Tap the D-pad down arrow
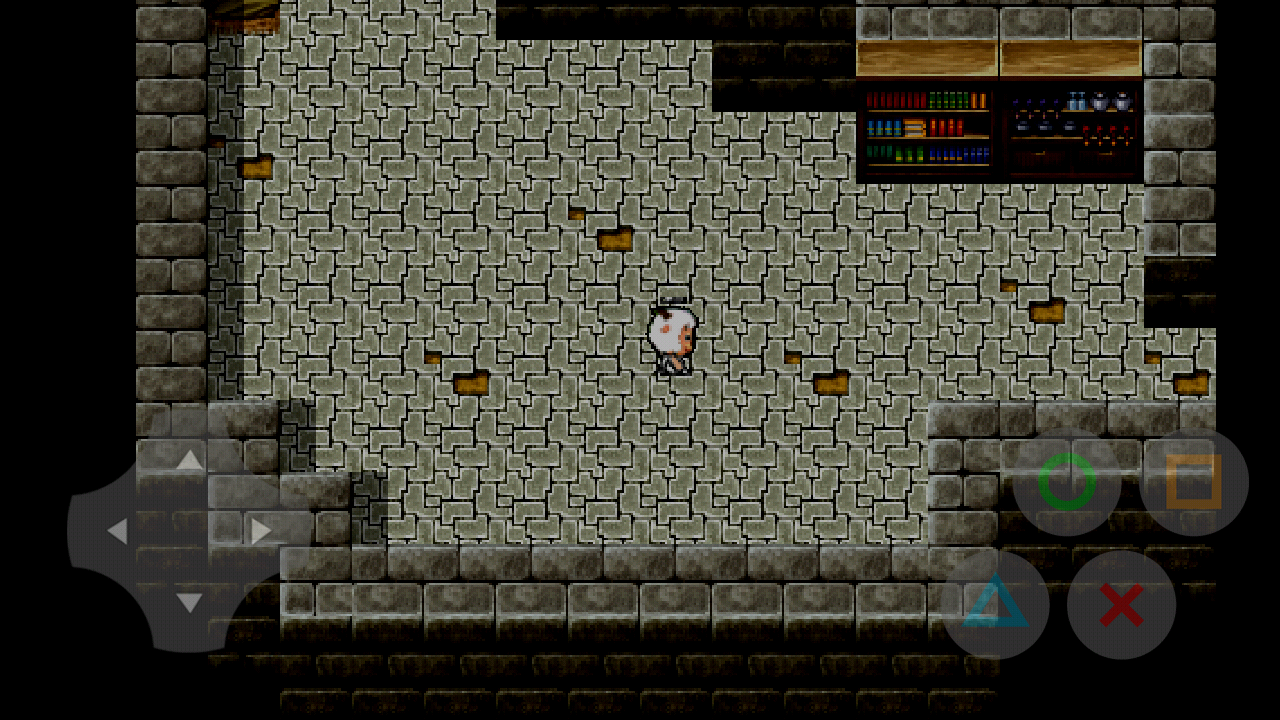1280x720 pixels. click(x=189, y=603)
